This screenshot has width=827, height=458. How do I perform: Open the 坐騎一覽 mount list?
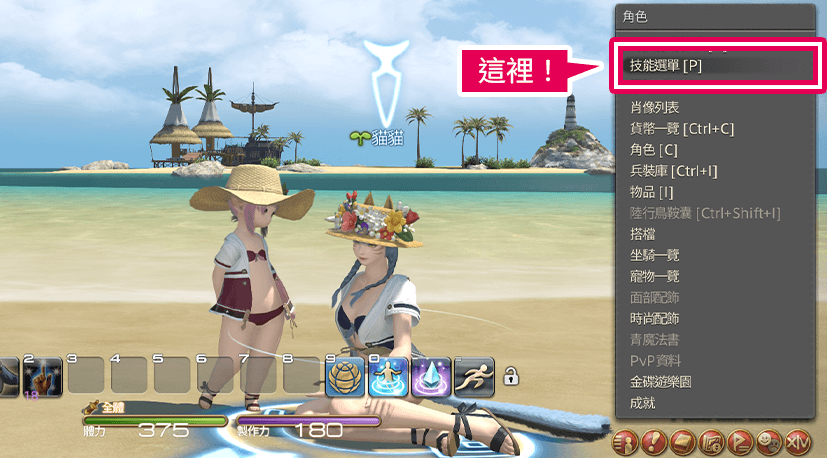655,255
